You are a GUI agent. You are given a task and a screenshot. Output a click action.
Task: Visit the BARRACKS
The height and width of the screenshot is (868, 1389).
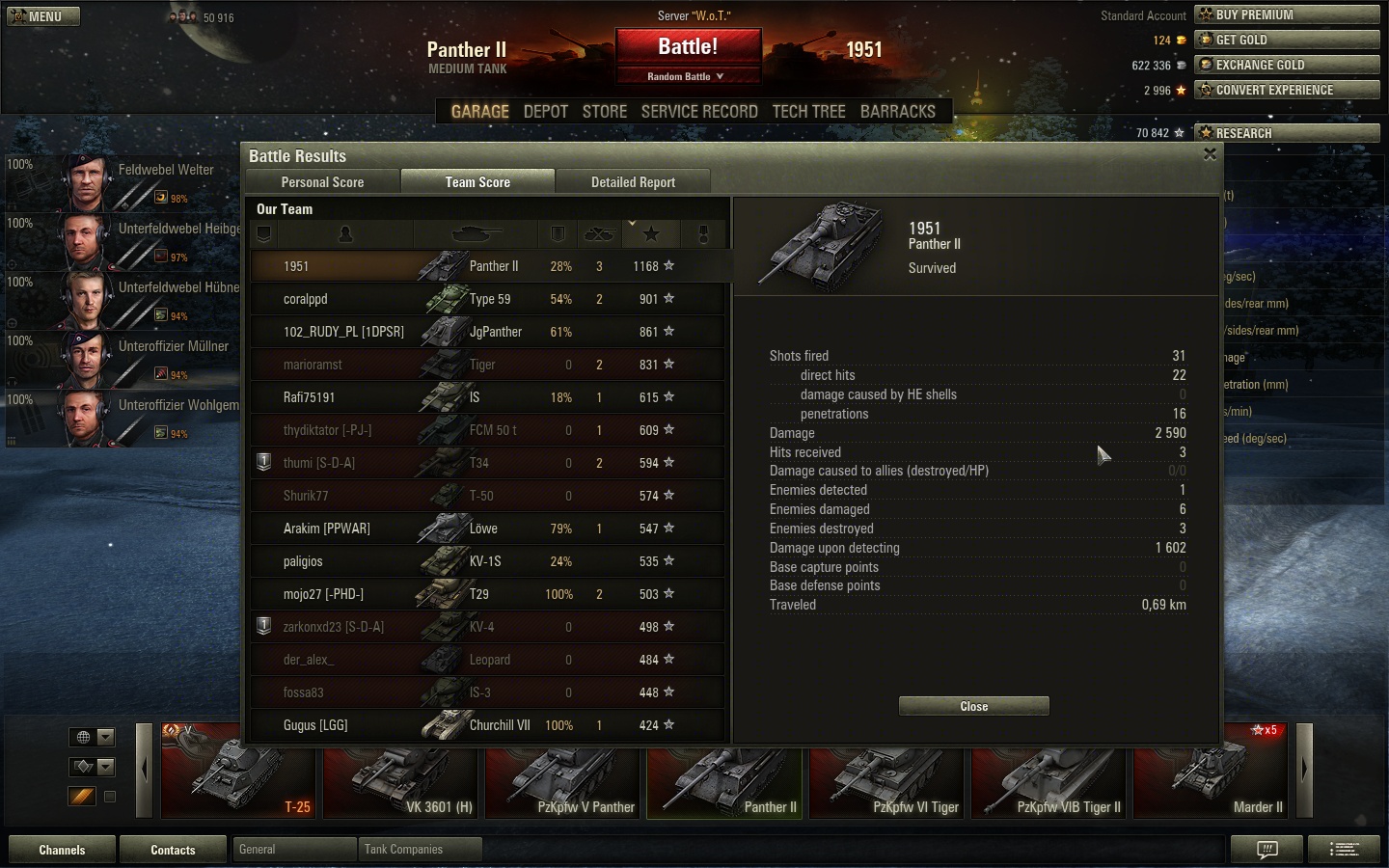897,112
